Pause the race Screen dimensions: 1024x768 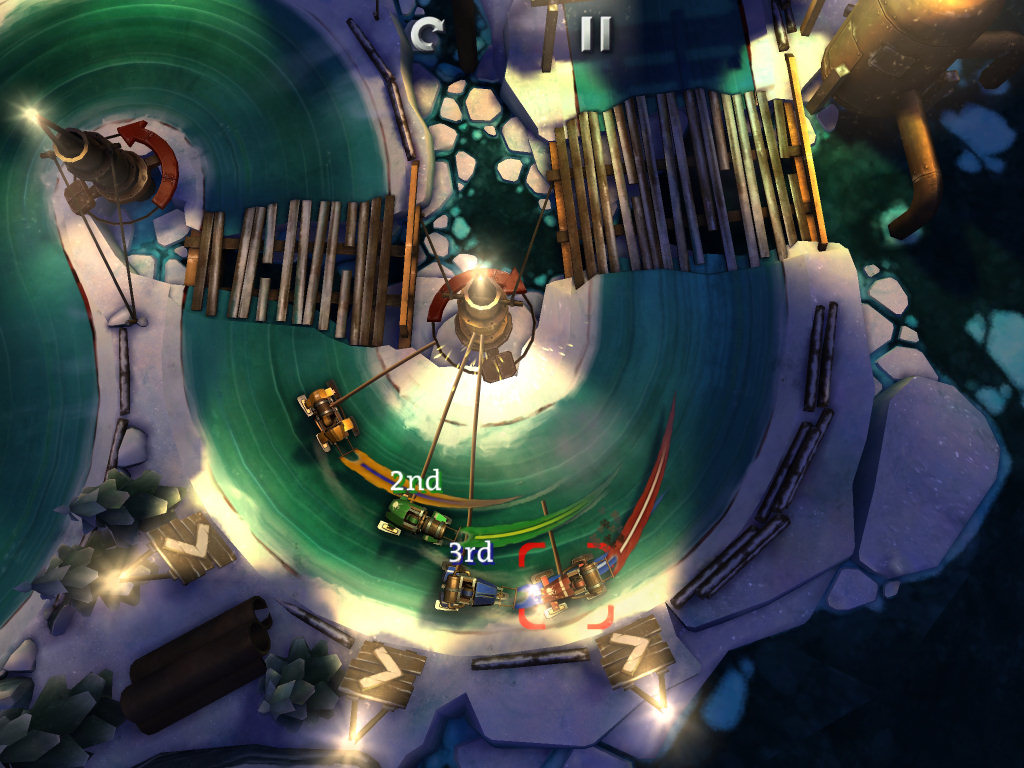(595, 35)
